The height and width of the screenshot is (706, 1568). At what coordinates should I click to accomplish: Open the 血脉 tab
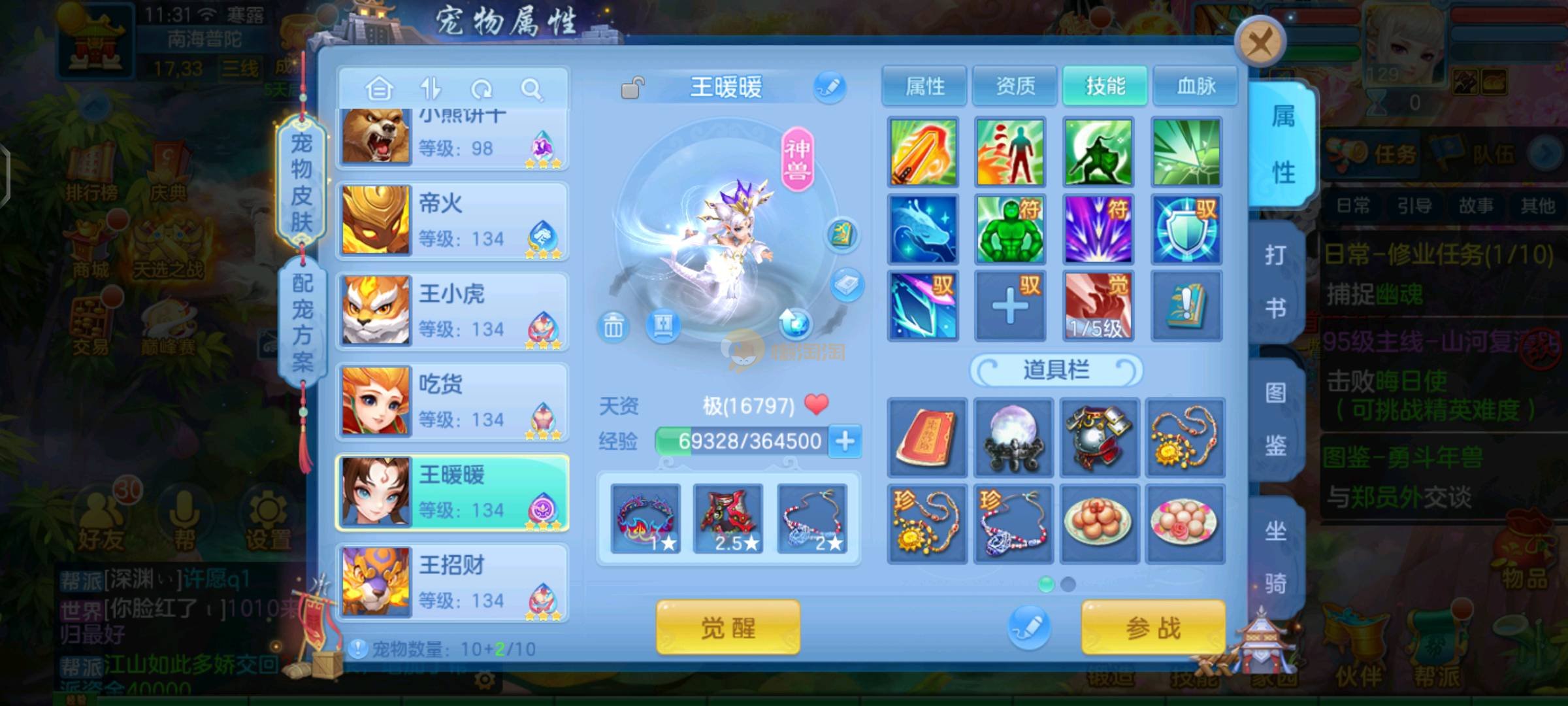tap(1196, 86)
